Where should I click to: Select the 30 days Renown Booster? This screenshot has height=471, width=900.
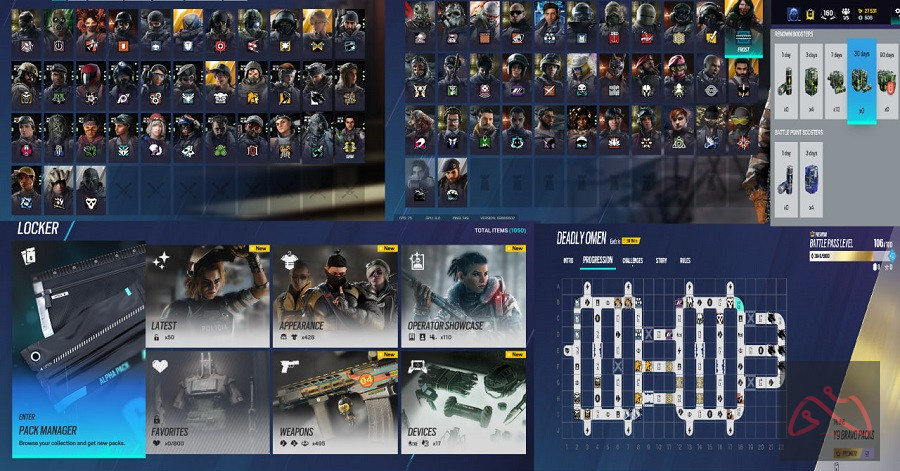click(x=860, y=79)
